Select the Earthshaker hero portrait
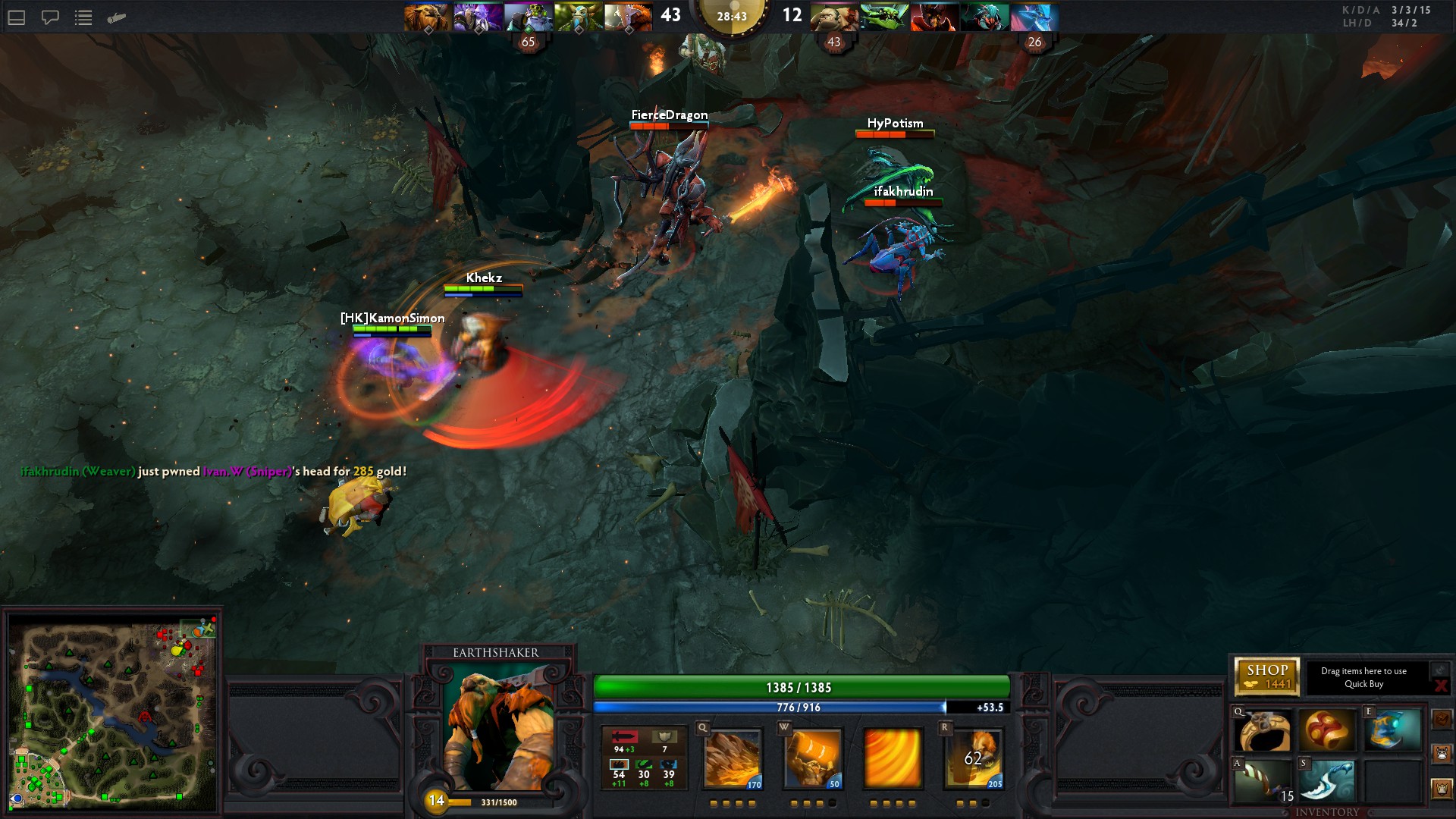This screenshot has height=819, width=1456. tap(498, 726)
